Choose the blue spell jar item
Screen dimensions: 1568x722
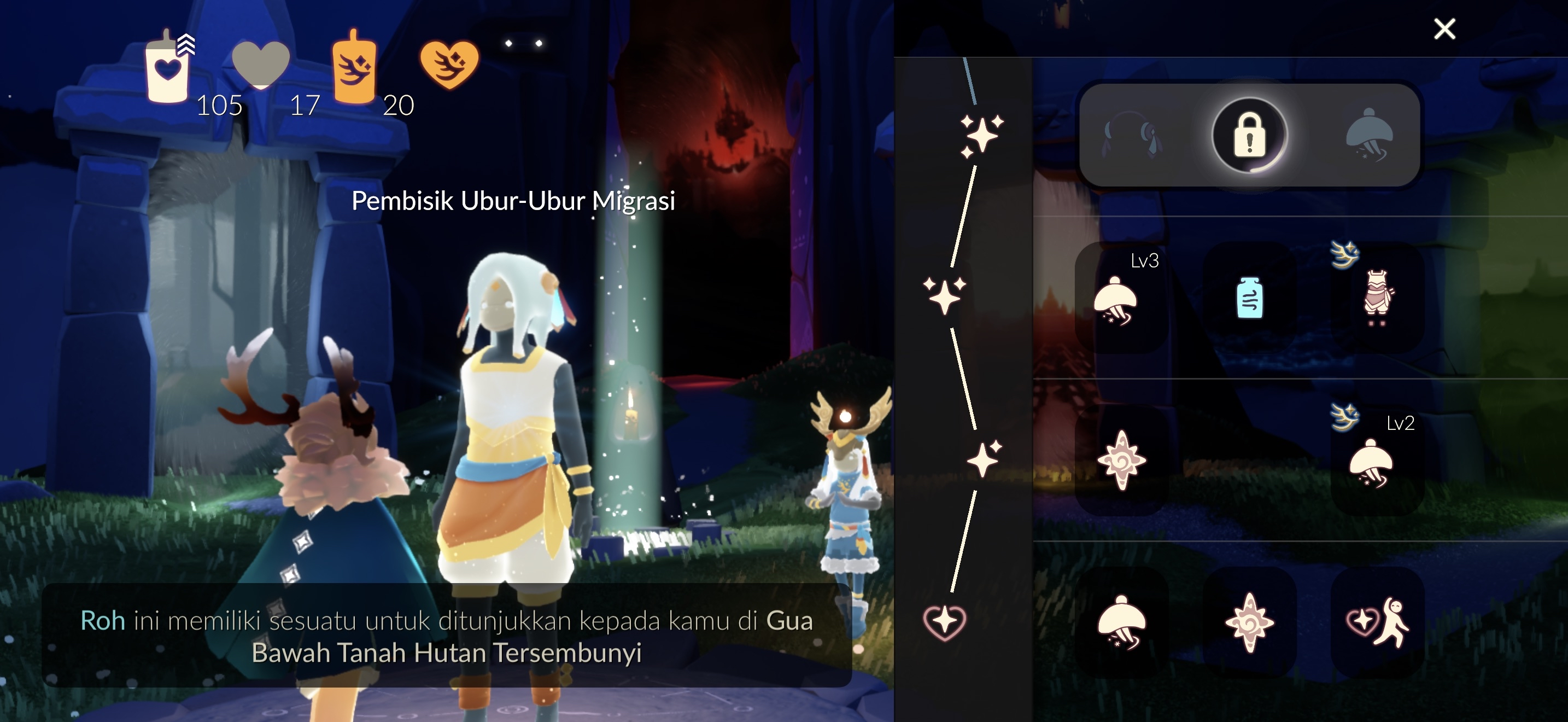(1249, 298)
